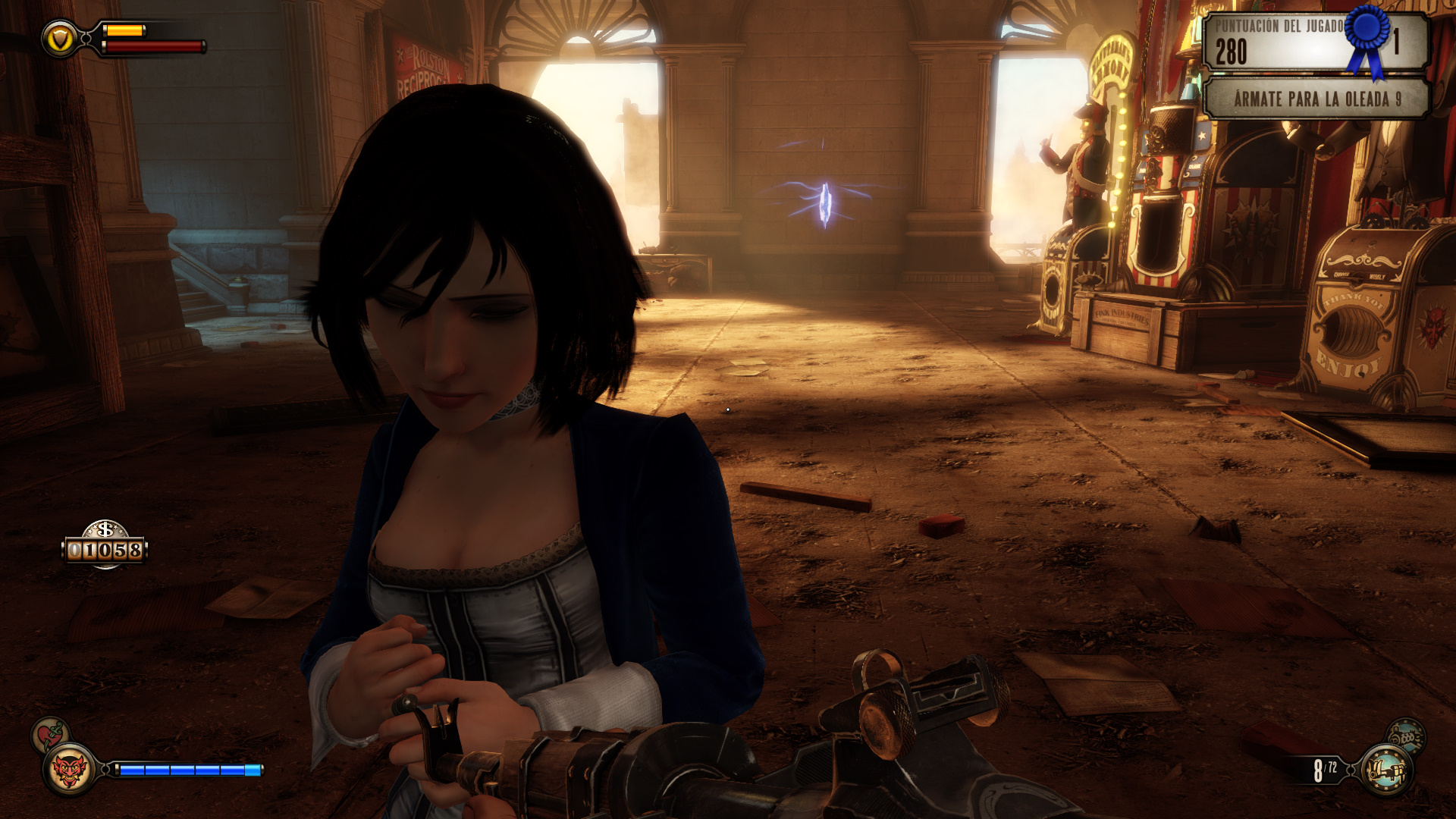Open the 'Ármate para la oleada 9' objective banner
This screenshot has width=1456, height=819.
[1316, 99]
